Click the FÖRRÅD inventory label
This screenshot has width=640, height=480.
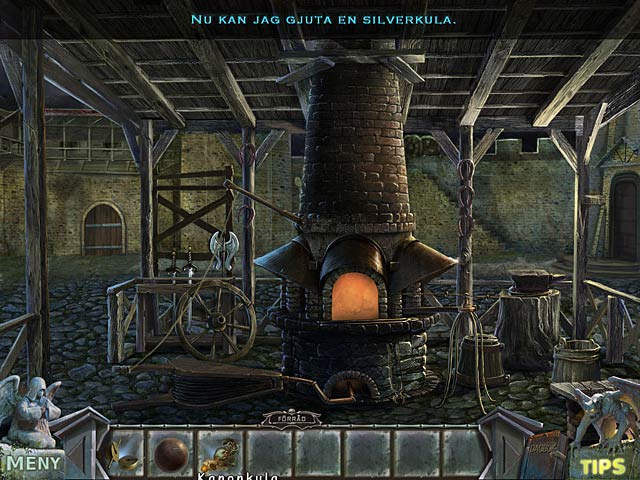point(292,418)
